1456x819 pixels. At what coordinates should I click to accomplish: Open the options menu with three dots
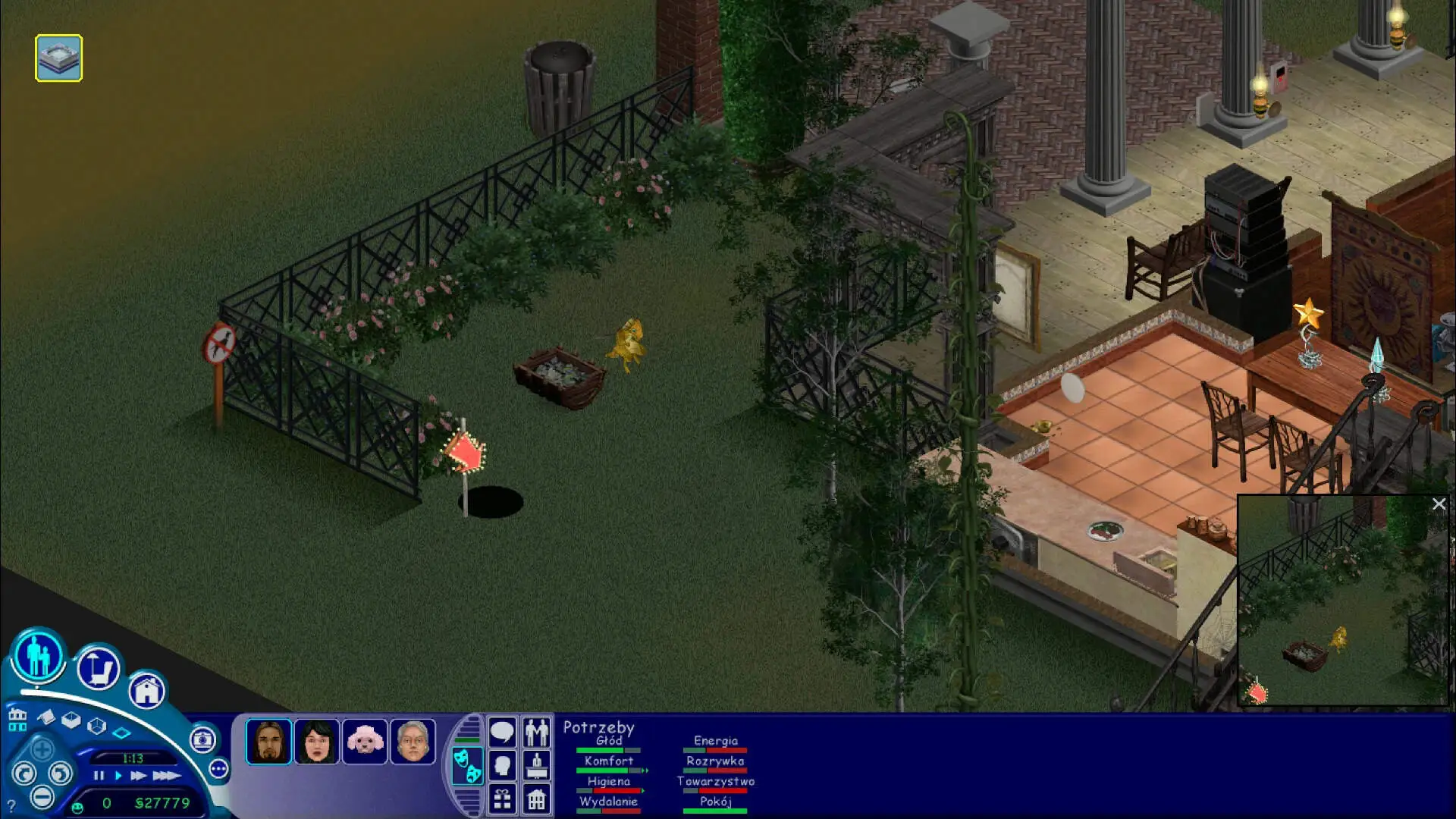tap(218, 769)
